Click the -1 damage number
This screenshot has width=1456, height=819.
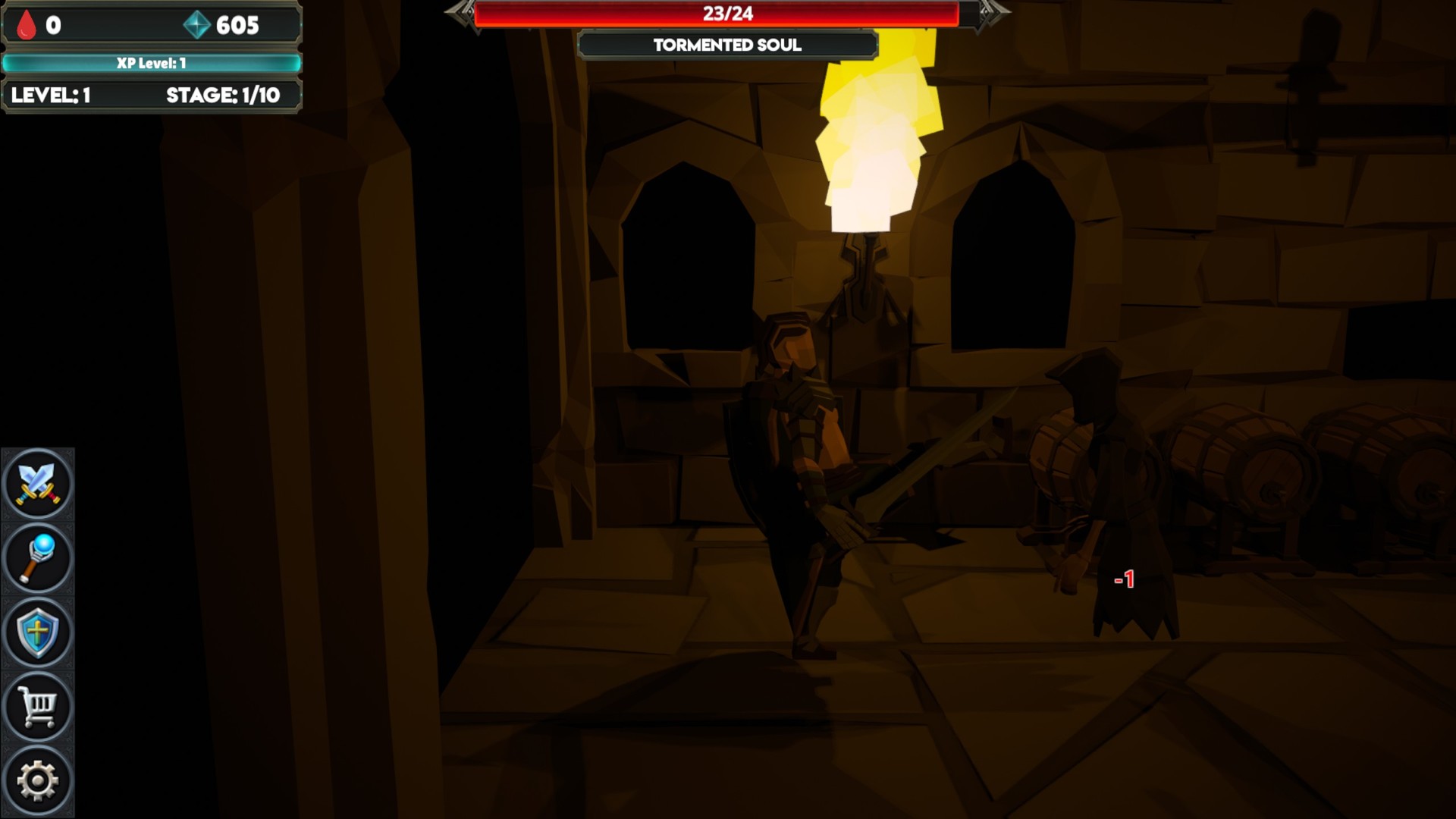coord(1125,579)
